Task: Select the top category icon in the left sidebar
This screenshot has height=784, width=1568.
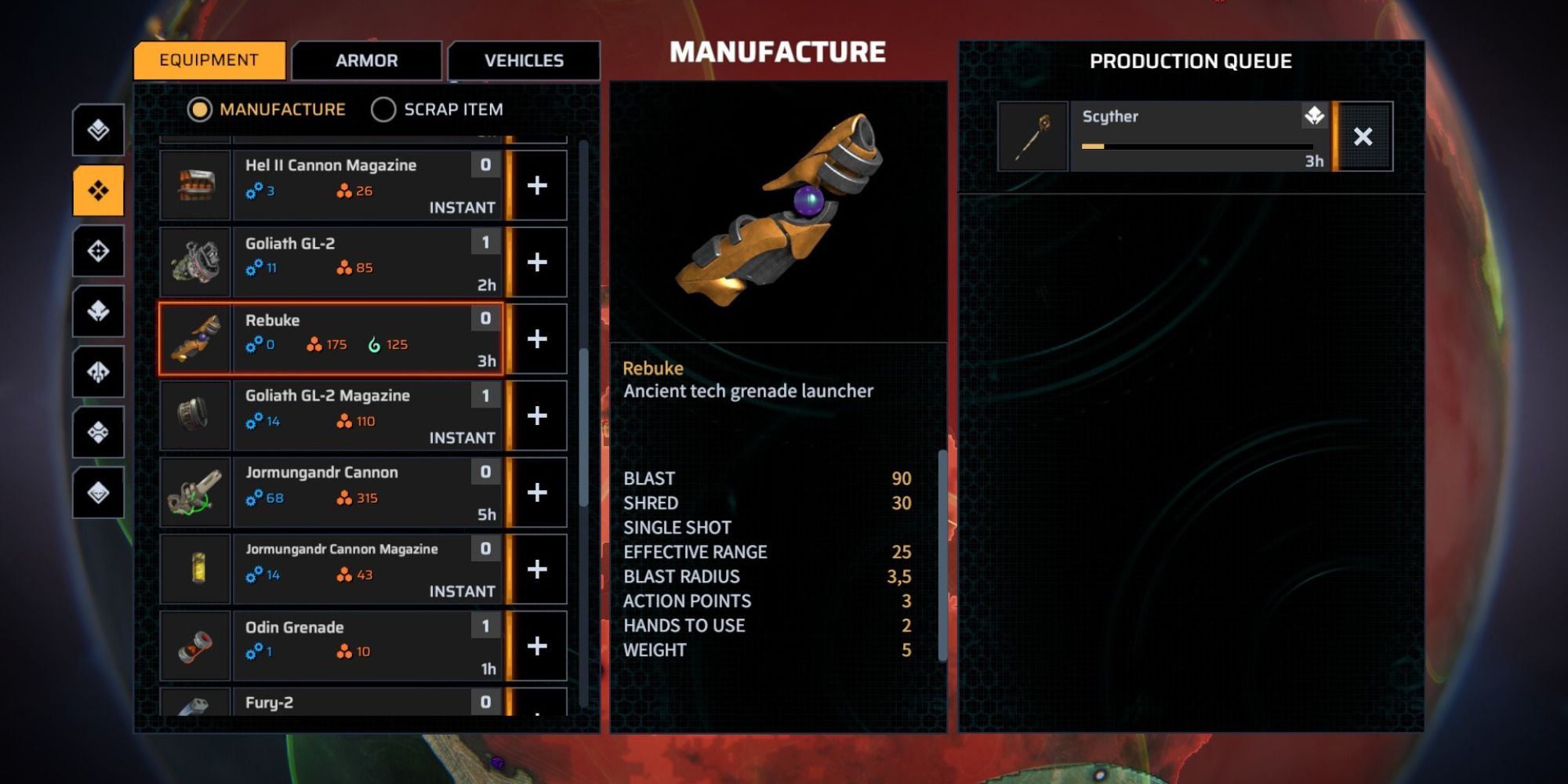Action: (97, 129)
